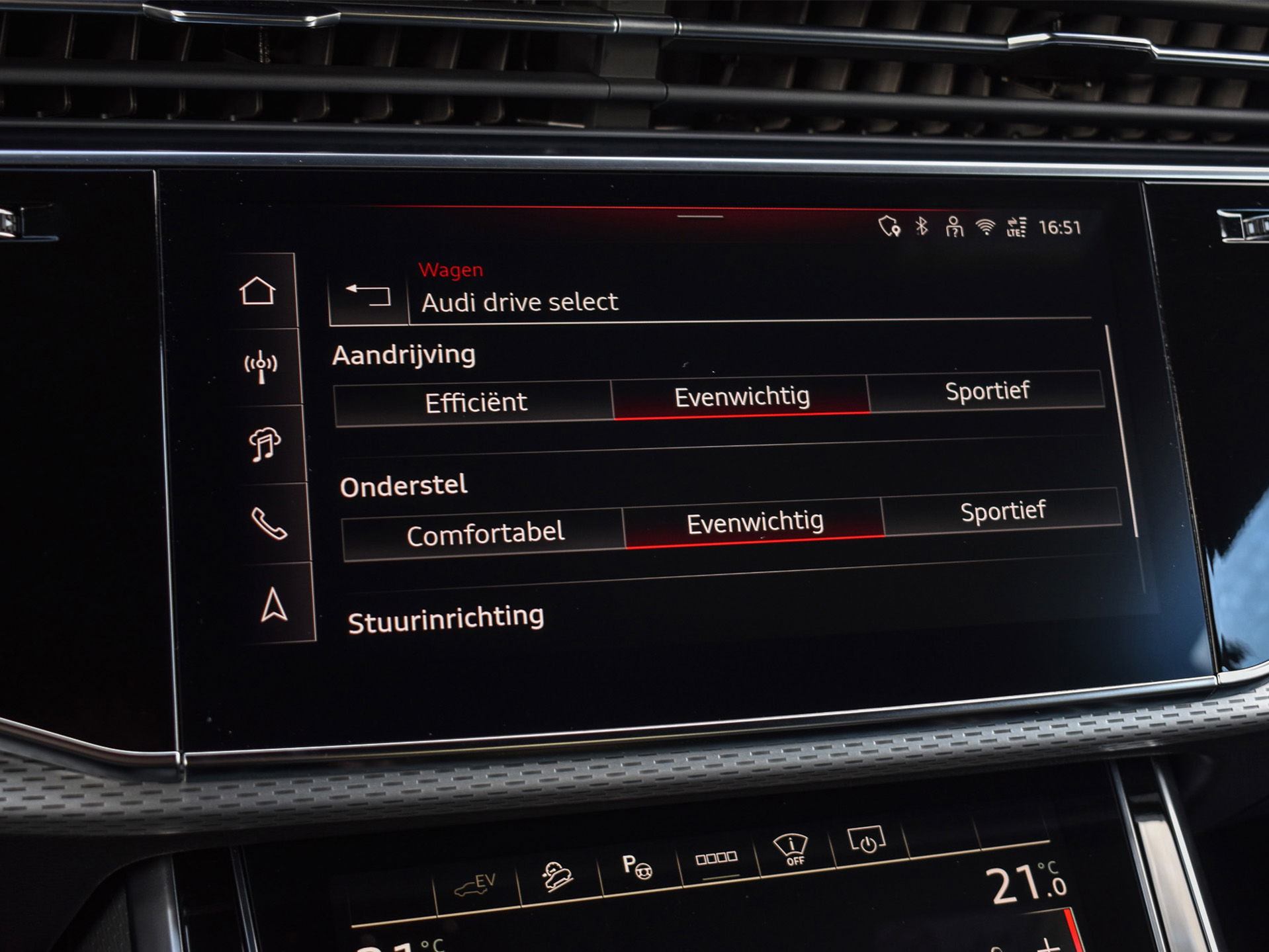Open navigation with the arrow icon
Viewport: 1269px width, 952px height.
(x=273, y=605)
